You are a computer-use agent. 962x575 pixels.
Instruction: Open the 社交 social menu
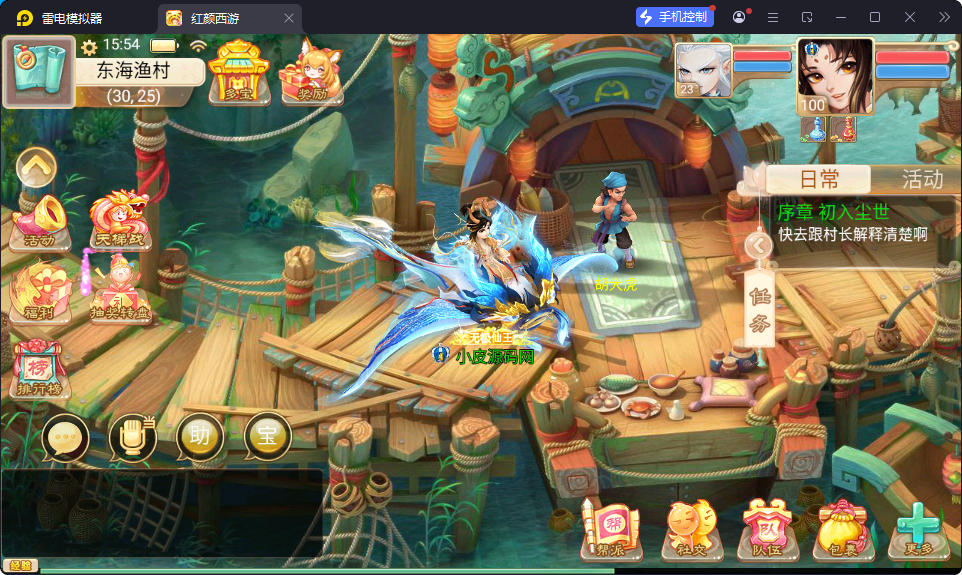point(691,528)
